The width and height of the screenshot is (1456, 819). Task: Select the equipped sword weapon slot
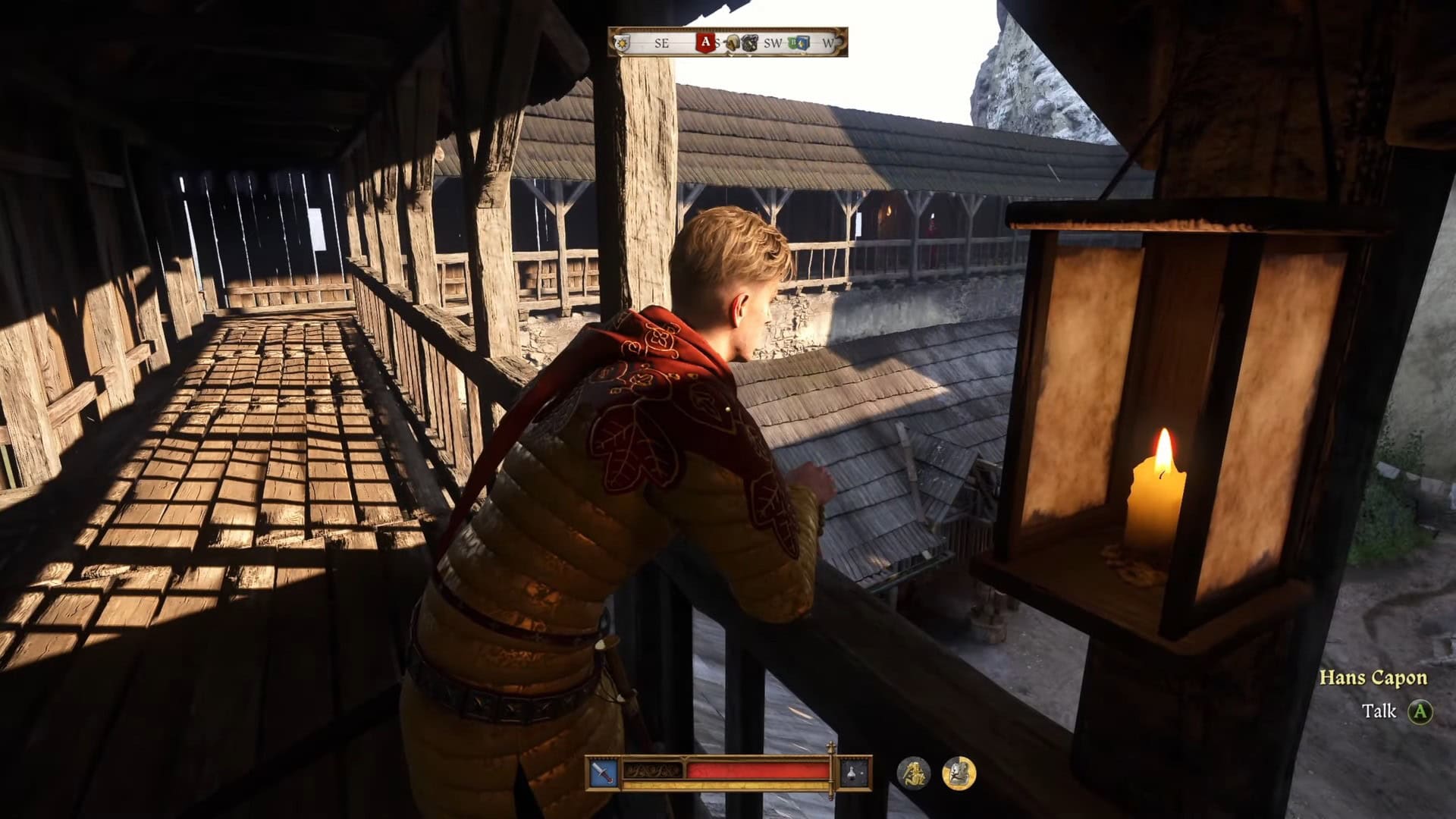(x=604, y=773)
